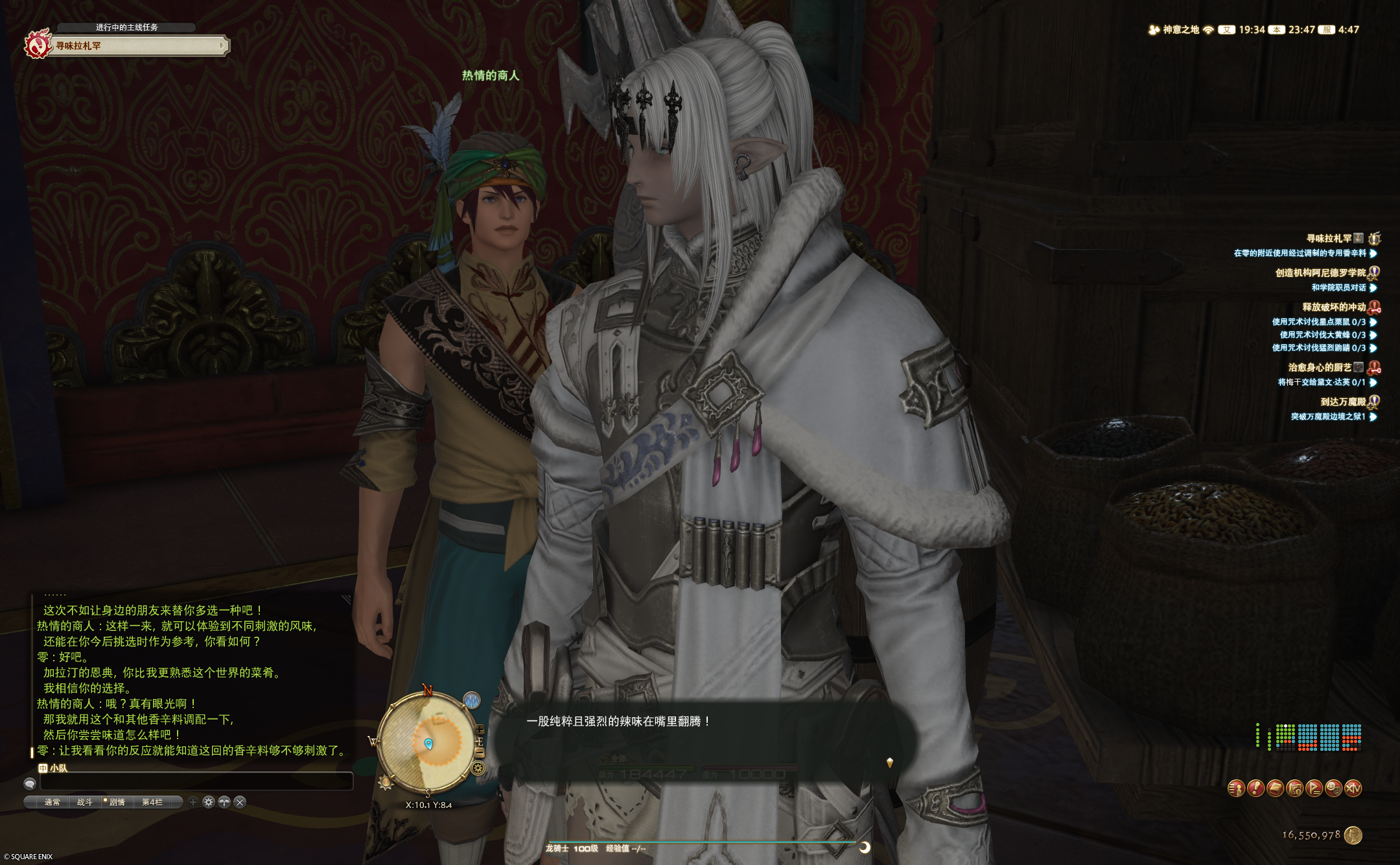Select 到达万魔殿 quest in the tracker
Image resolution: width=1400 pixels, height=865 pixels.
point(1342,402)
